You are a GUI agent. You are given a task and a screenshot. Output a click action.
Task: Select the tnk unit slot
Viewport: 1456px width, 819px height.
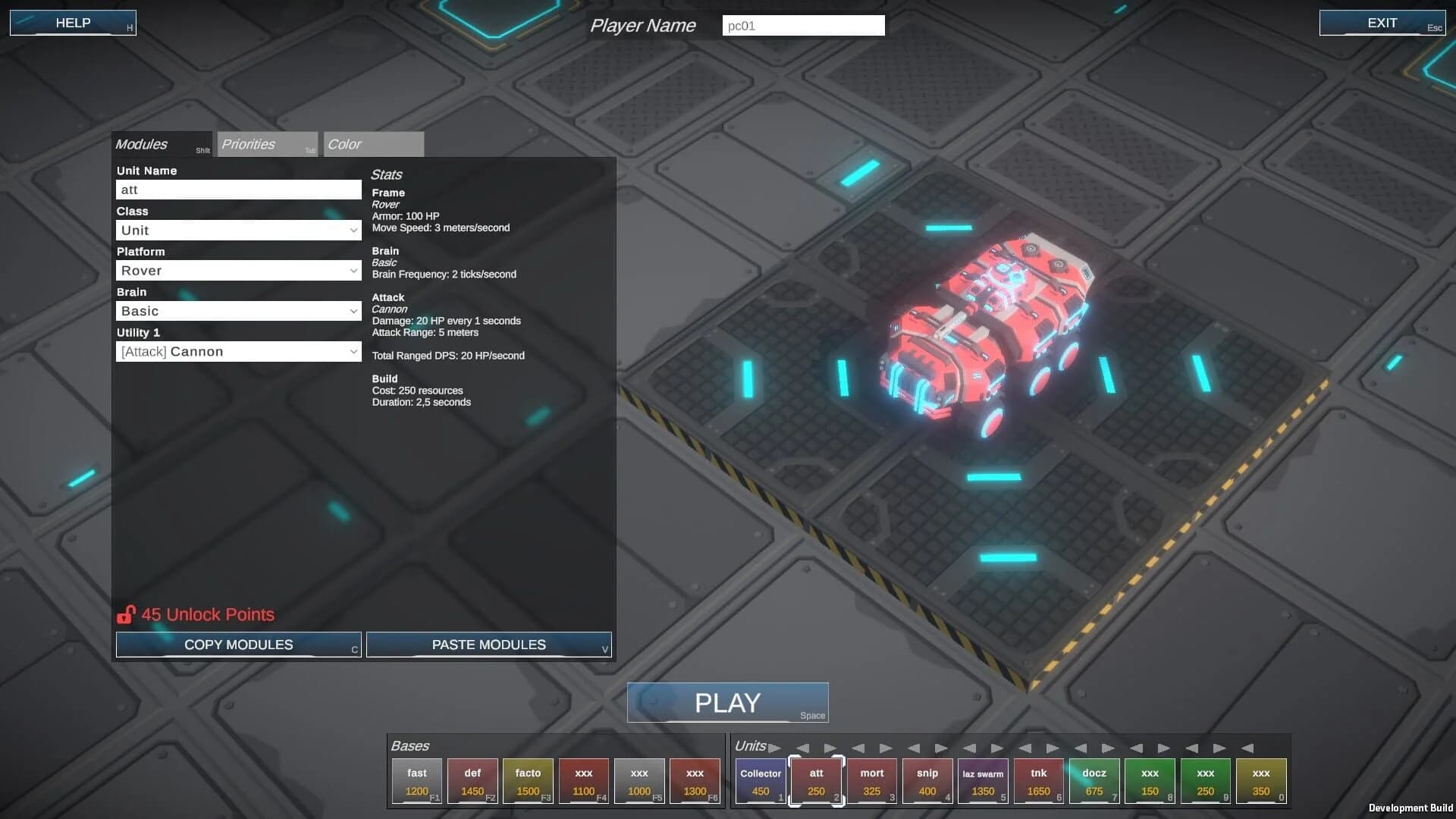coord(1038,781)
